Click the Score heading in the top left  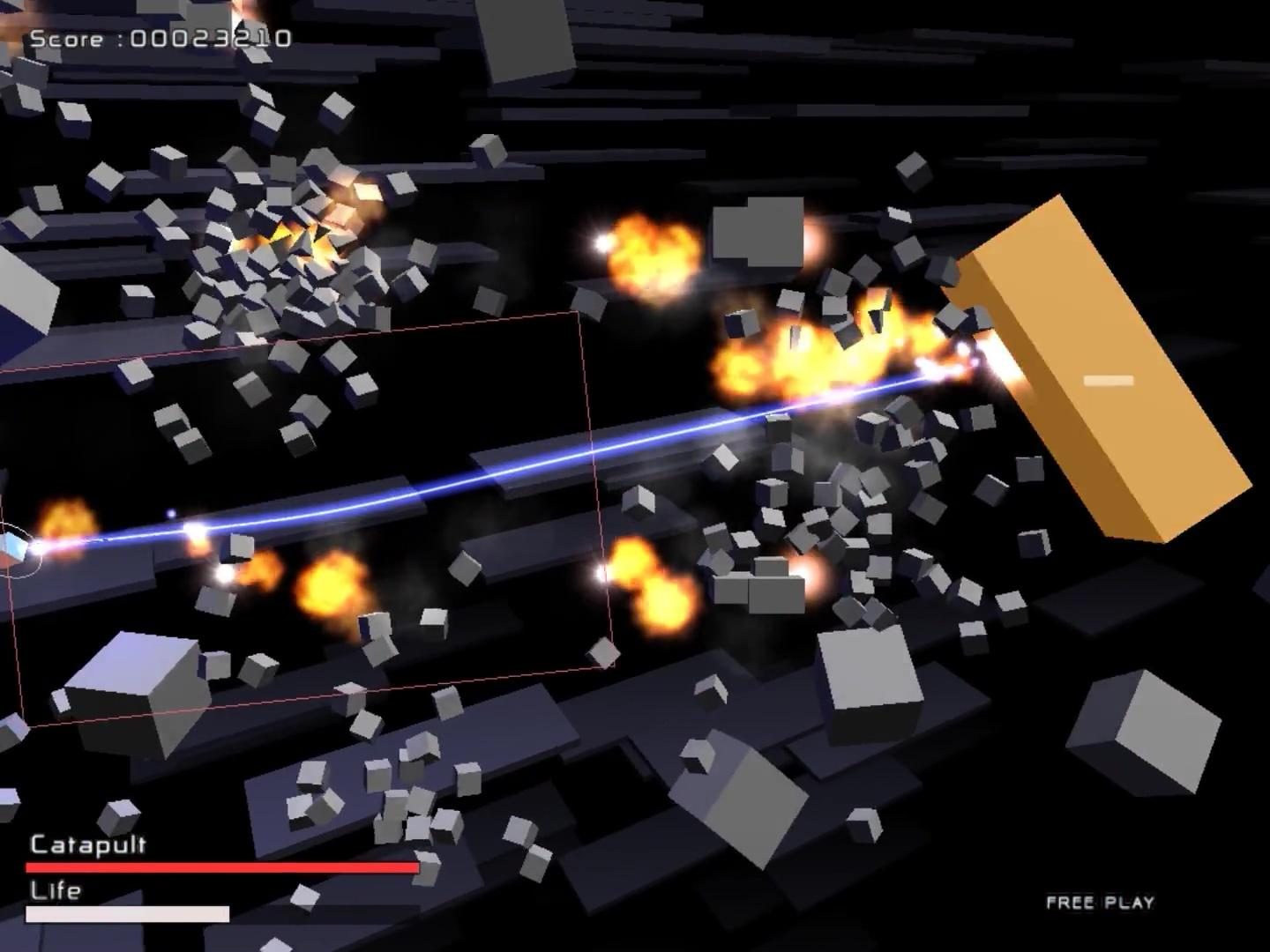[x=65, y=38]
